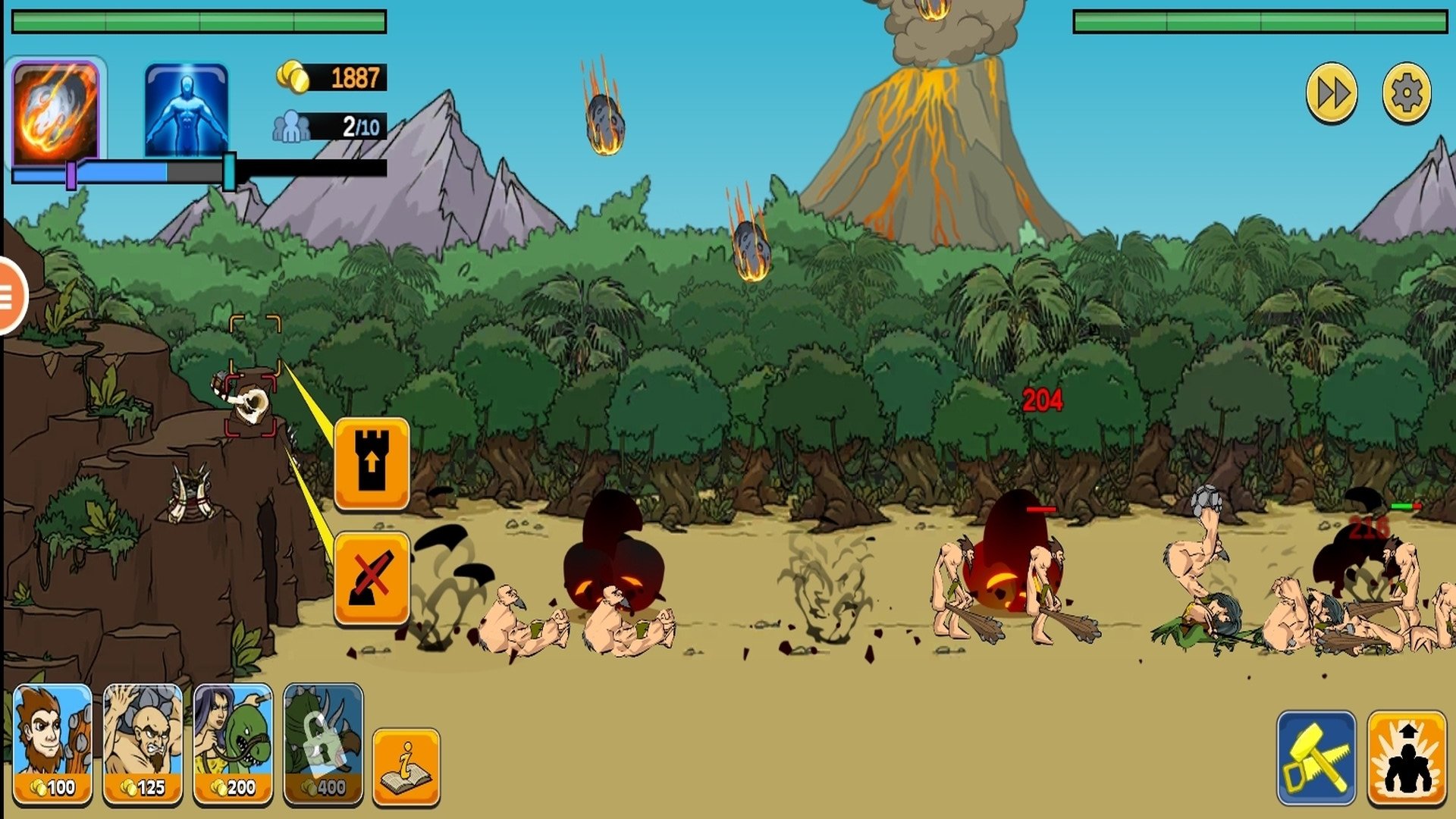Spawn the 100-gold caveman clubber
Viewport: 1456px width, 819px height.
tap(52, 743)
